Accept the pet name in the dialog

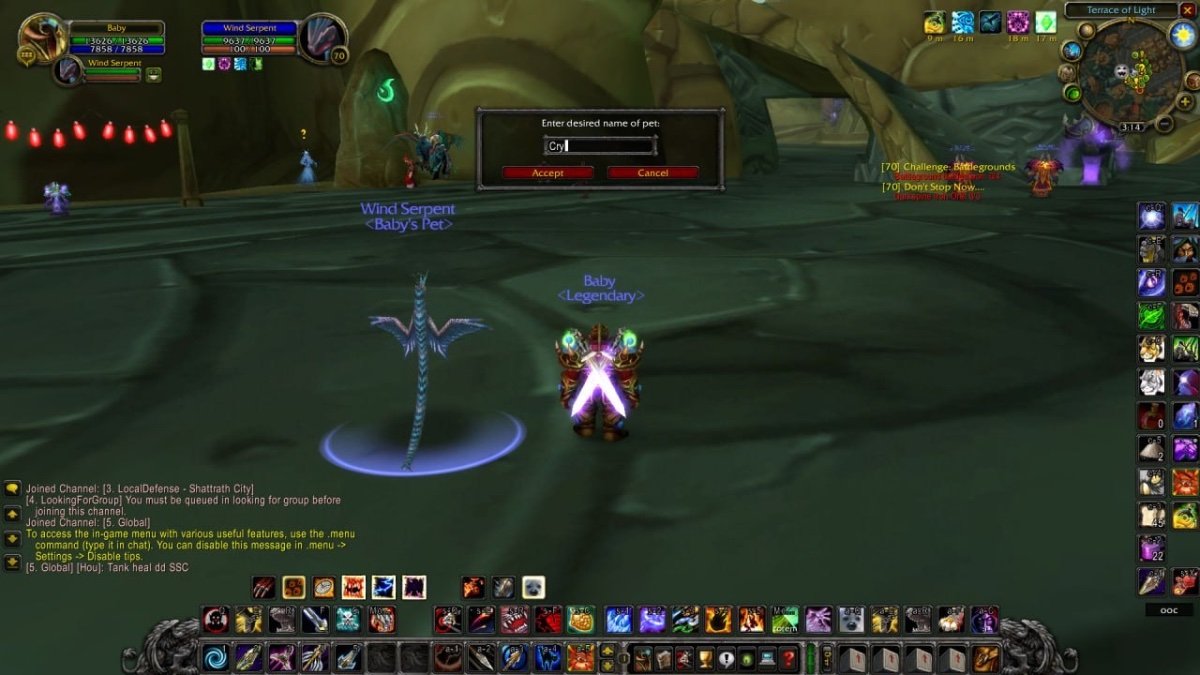(x=547, y=173)
